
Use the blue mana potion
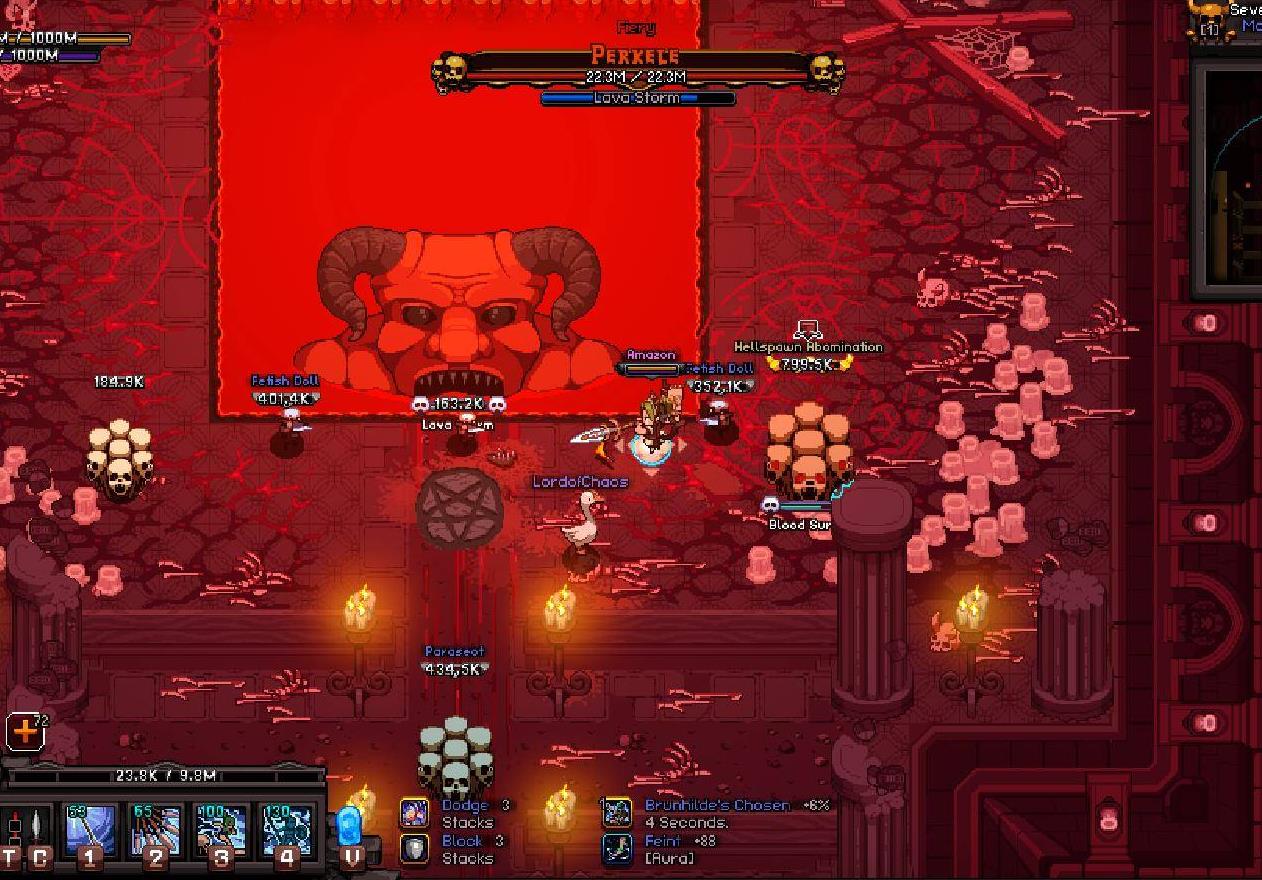348,827
